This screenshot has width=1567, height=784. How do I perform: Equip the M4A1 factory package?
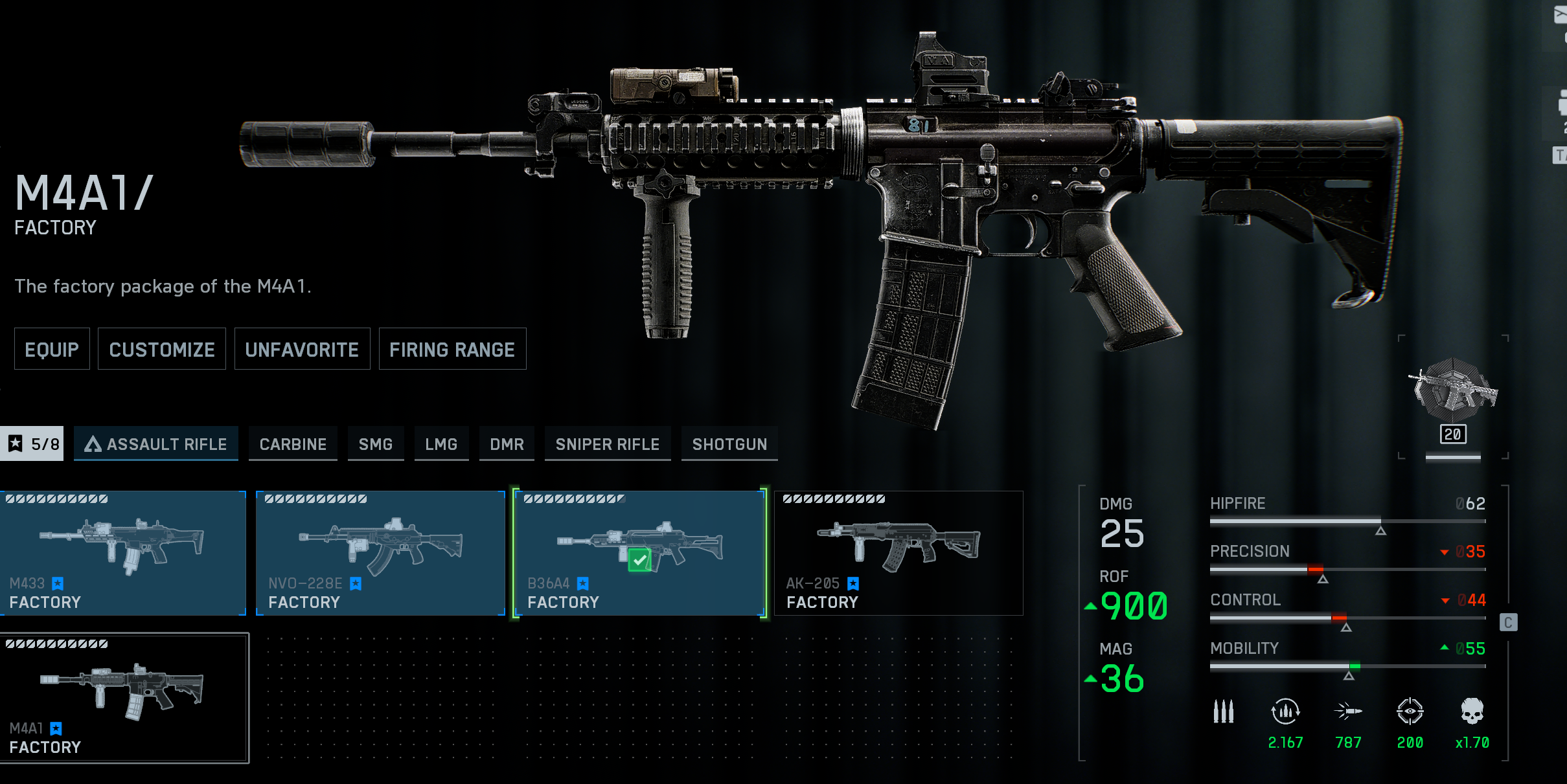[x=52, y=350]
